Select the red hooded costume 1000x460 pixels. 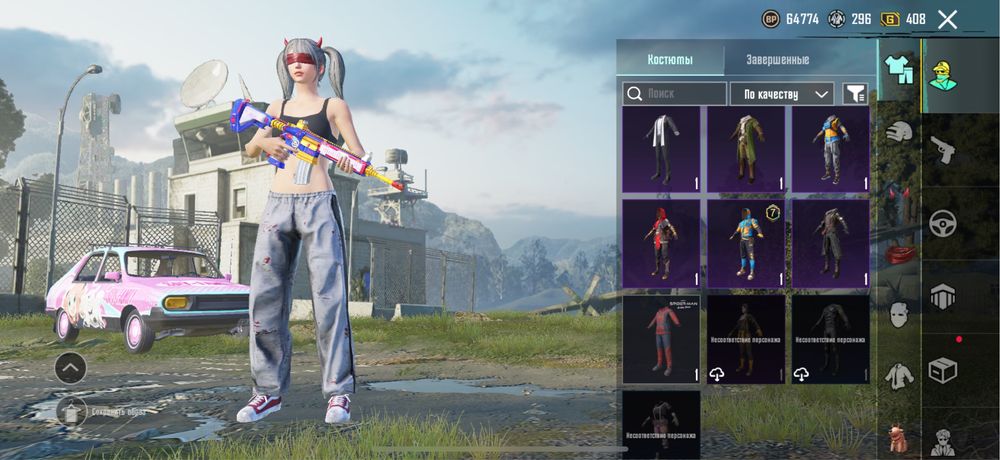[x=661, y=243]
